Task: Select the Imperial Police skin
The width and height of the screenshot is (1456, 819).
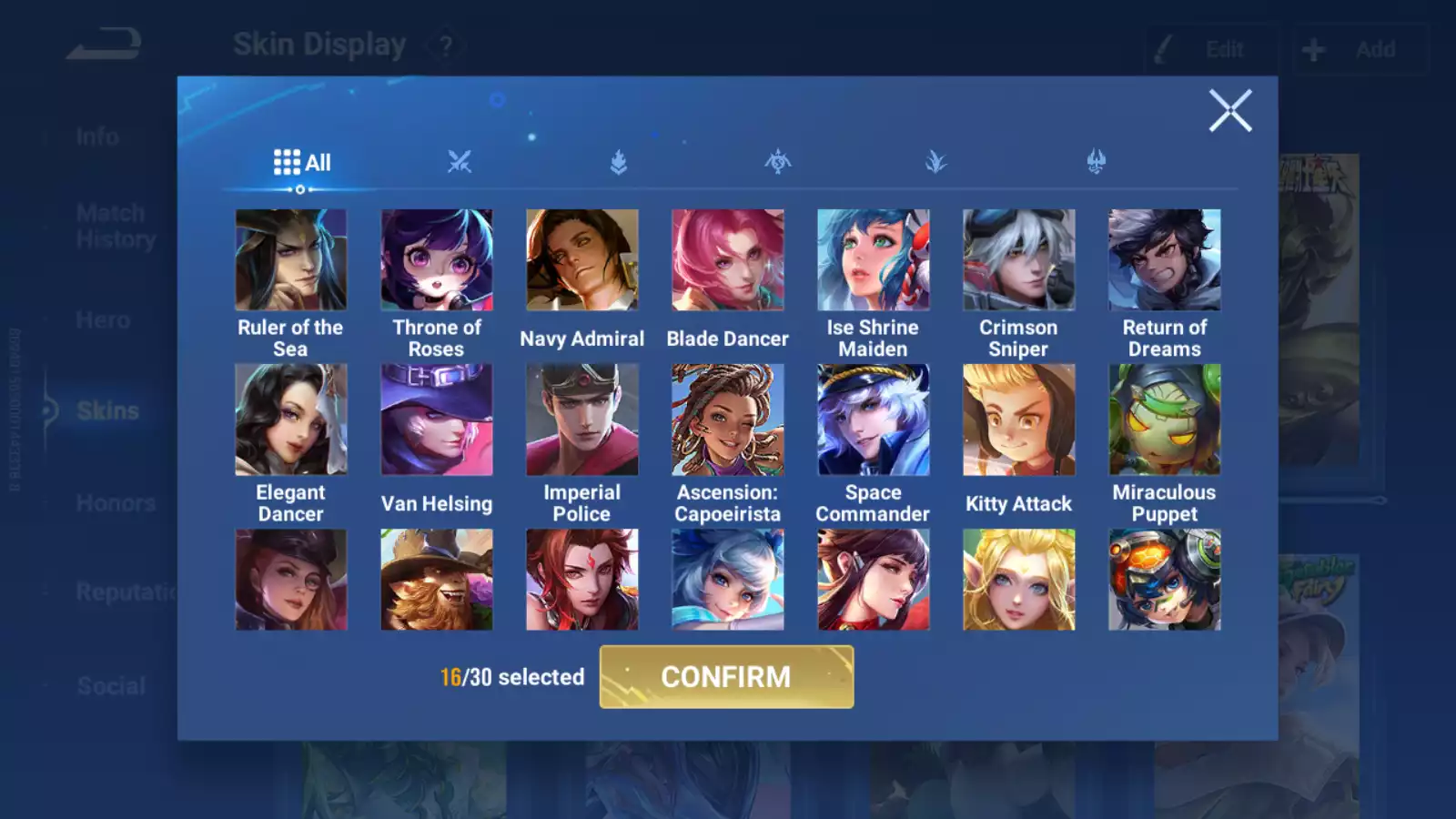Action: (582, 420)
